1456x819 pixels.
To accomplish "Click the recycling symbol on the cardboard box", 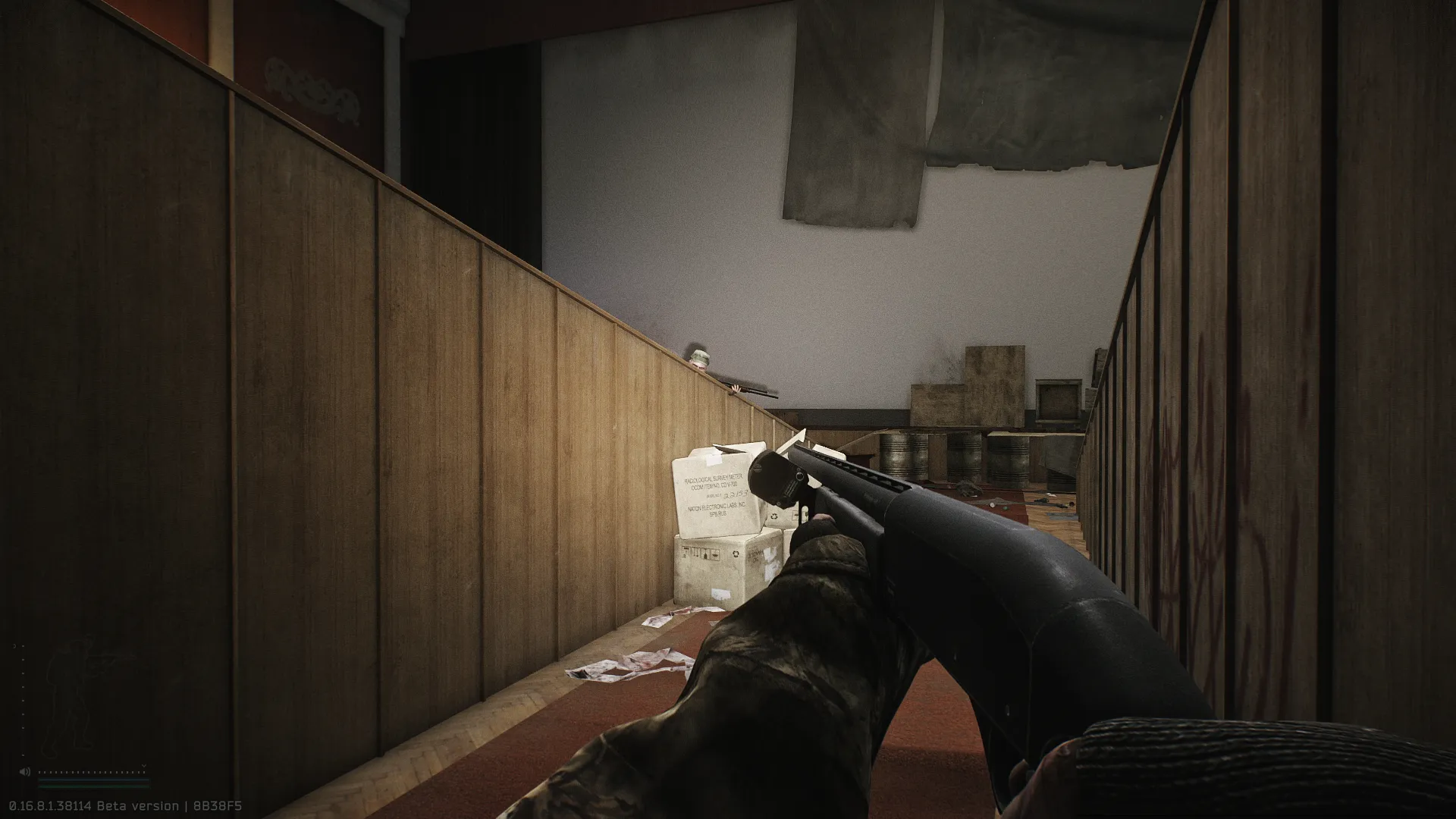I will pos(773,517).
